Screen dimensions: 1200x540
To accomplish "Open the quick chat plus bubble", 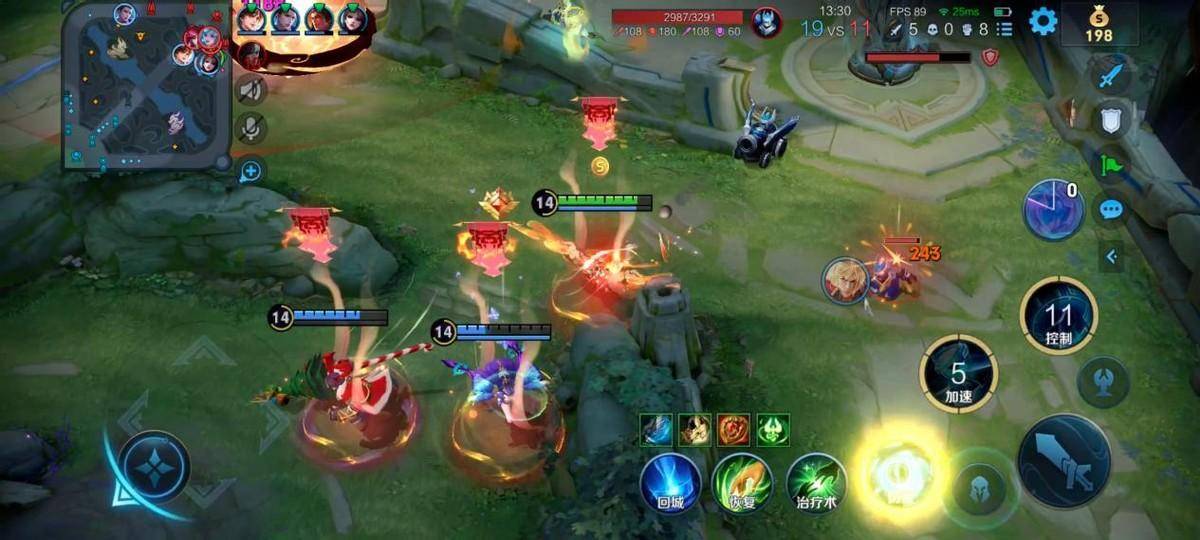I will click(x=250, y=171).
